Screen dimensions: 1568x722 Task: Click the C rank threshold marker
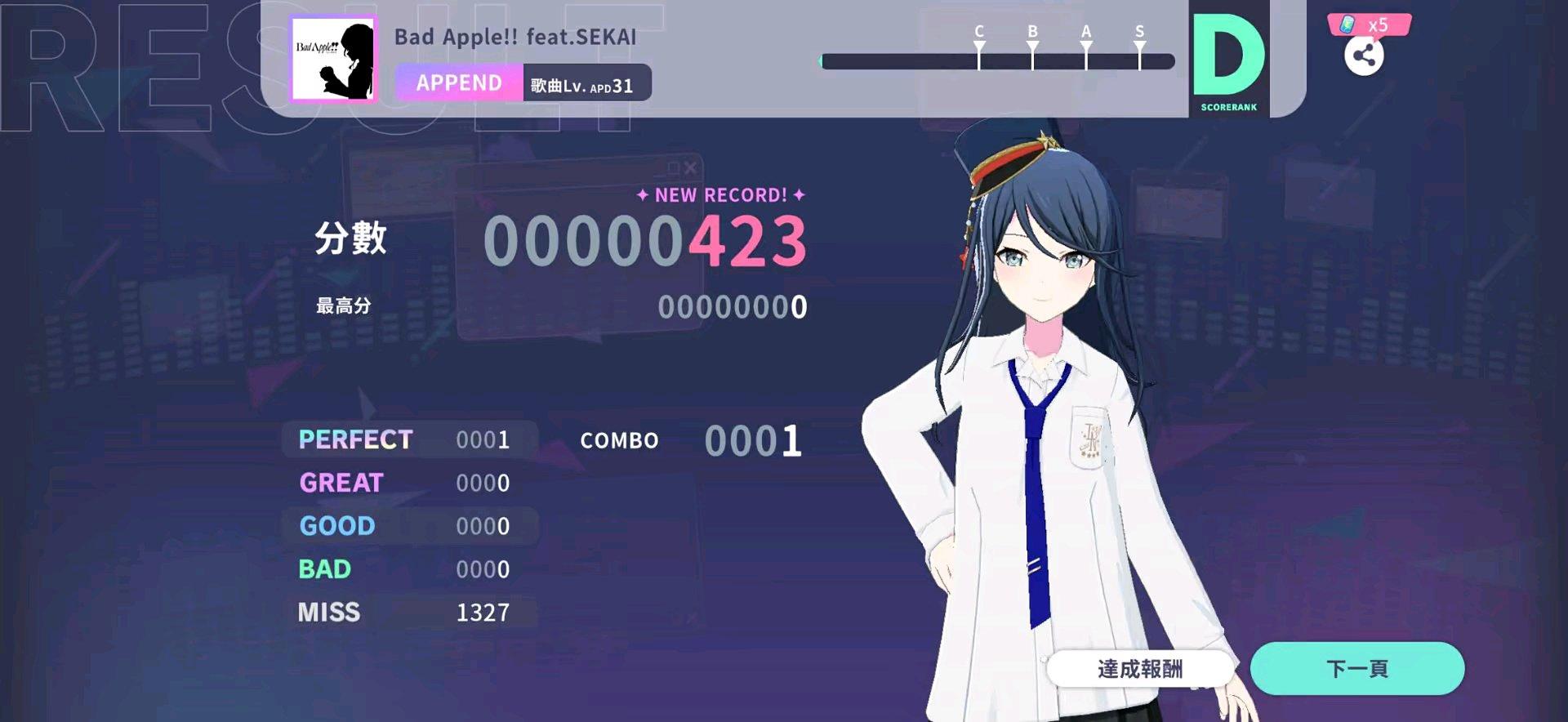pyautogui.click(x=977, y=45)
